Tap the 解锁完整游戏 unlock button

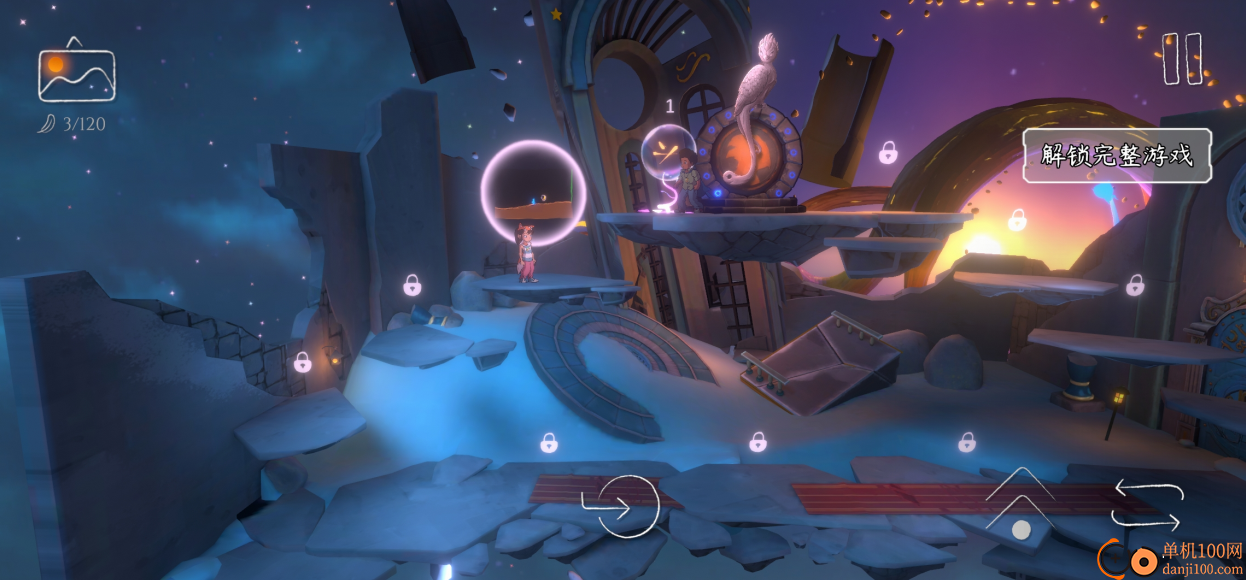tap(1117, 156)
